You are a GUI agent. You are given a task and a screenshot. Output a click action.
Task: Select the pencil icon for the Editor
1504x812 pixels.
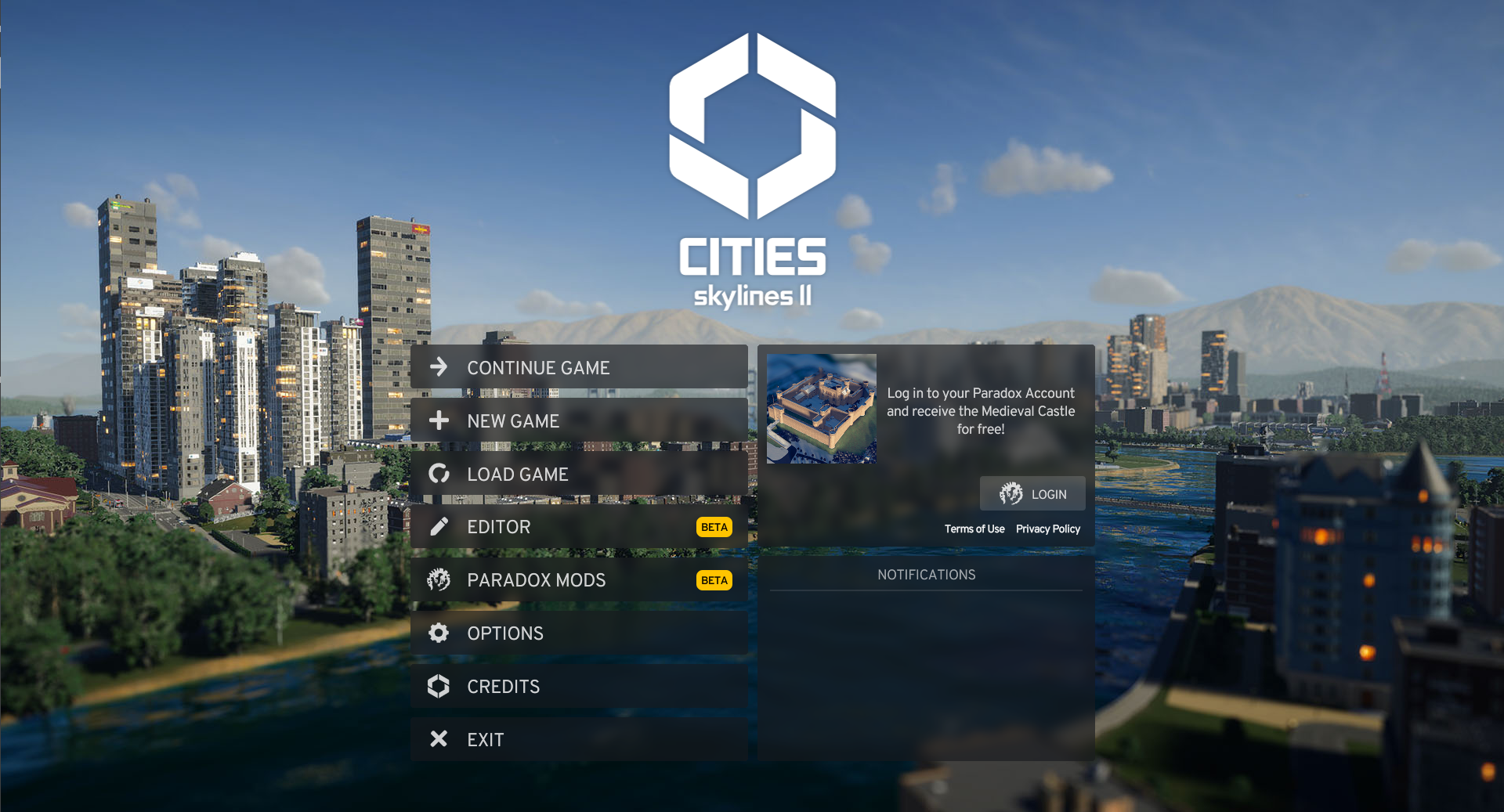click(x=439, y=526)
